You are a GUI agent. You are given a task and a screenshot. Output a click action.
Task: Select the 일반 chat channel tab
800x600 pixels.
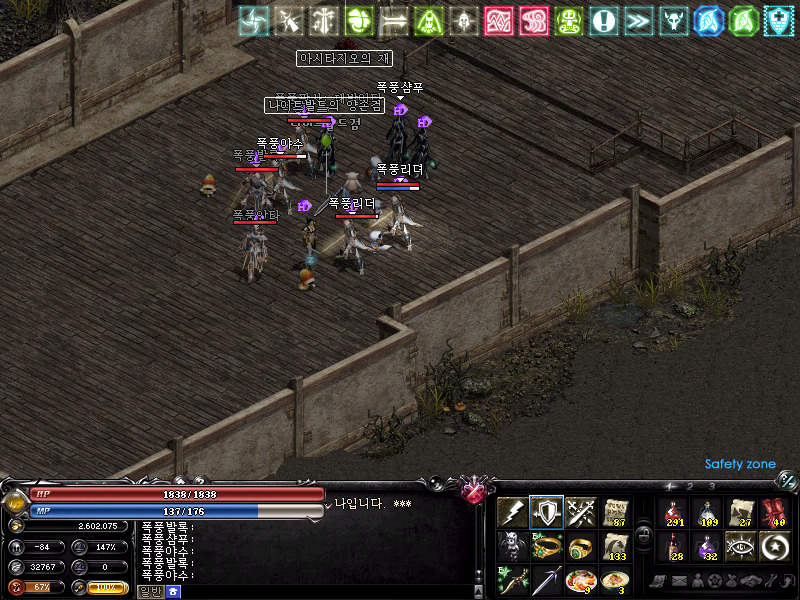pos(150,591)
